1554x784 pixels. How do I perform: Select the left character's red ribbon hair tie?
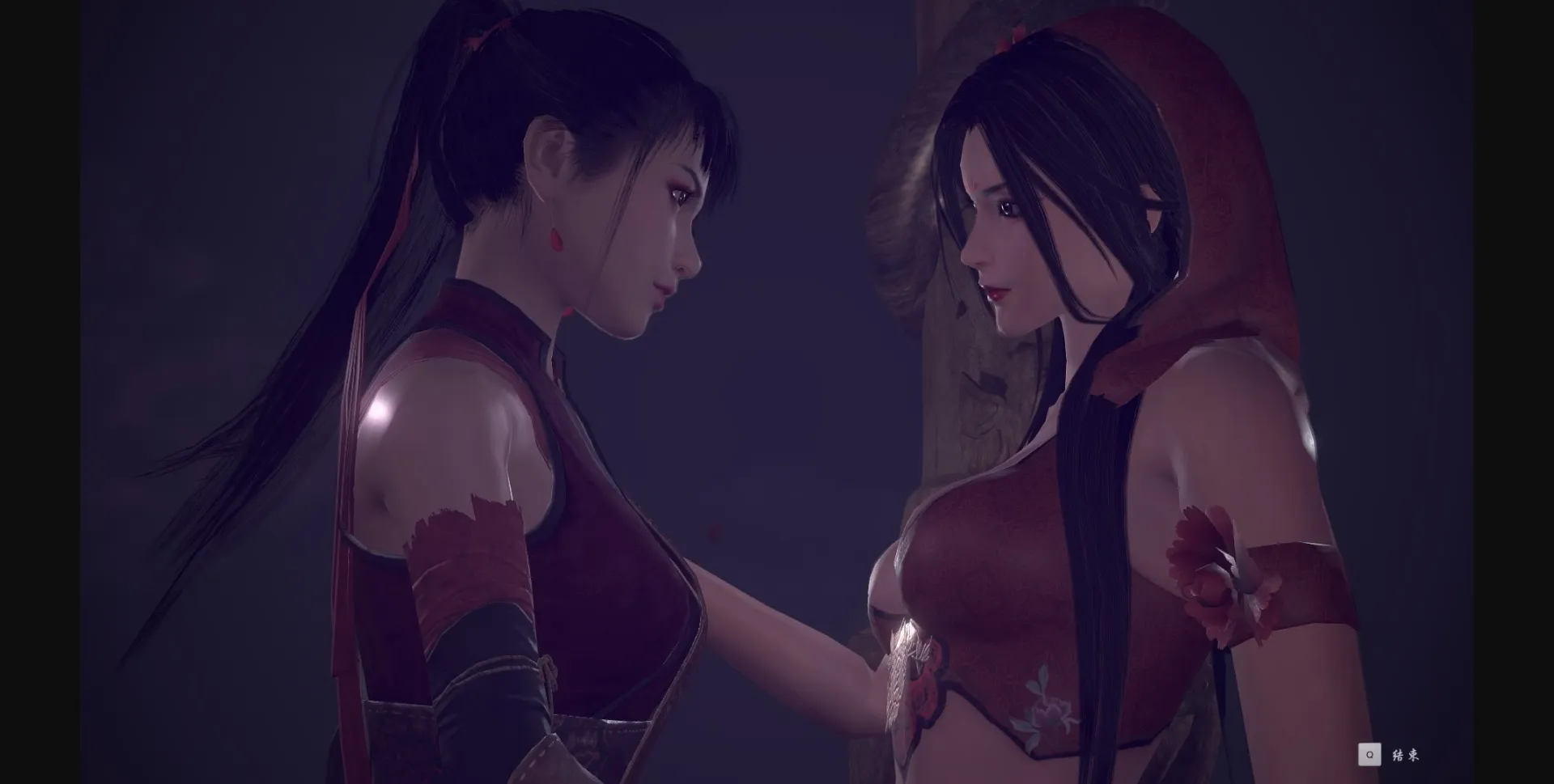473,32
